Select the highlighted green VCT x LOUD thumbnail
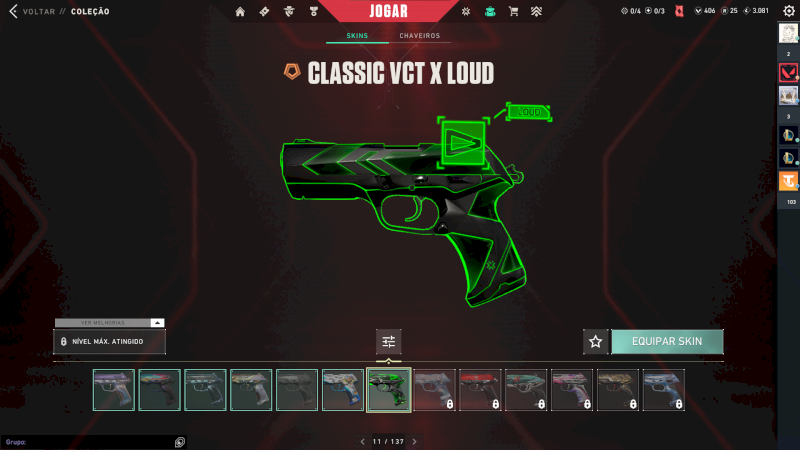Screen dimensions: 800x450 click(x=389, y=390)
